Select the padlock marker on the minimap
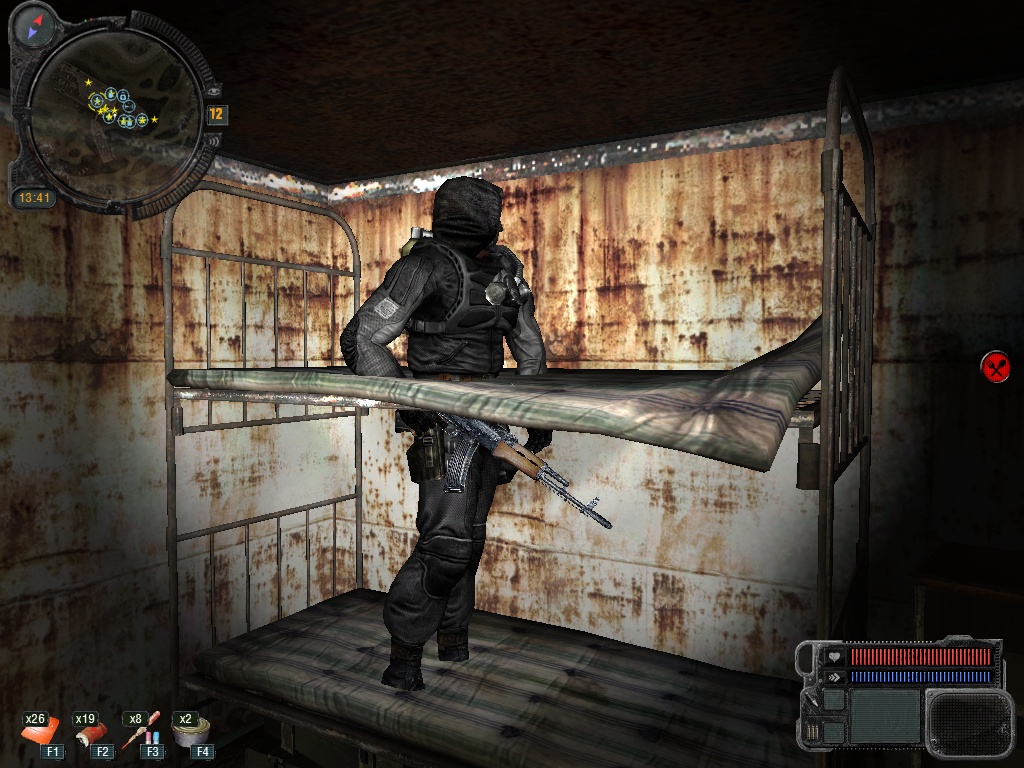The width and height of the screenshot is (1024, 768). 123,96
